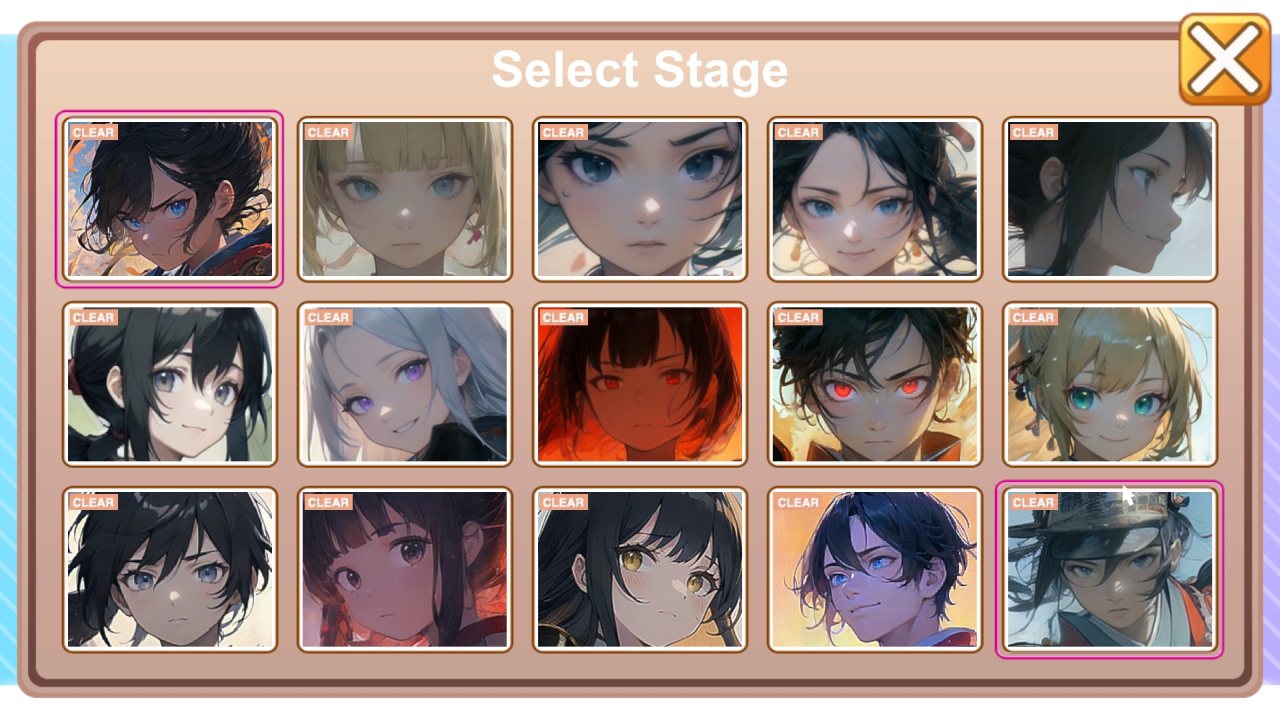Click the Select Stage title text
Image resolution: width=1280 pixels, height=720 pixels.
(639, 68)
